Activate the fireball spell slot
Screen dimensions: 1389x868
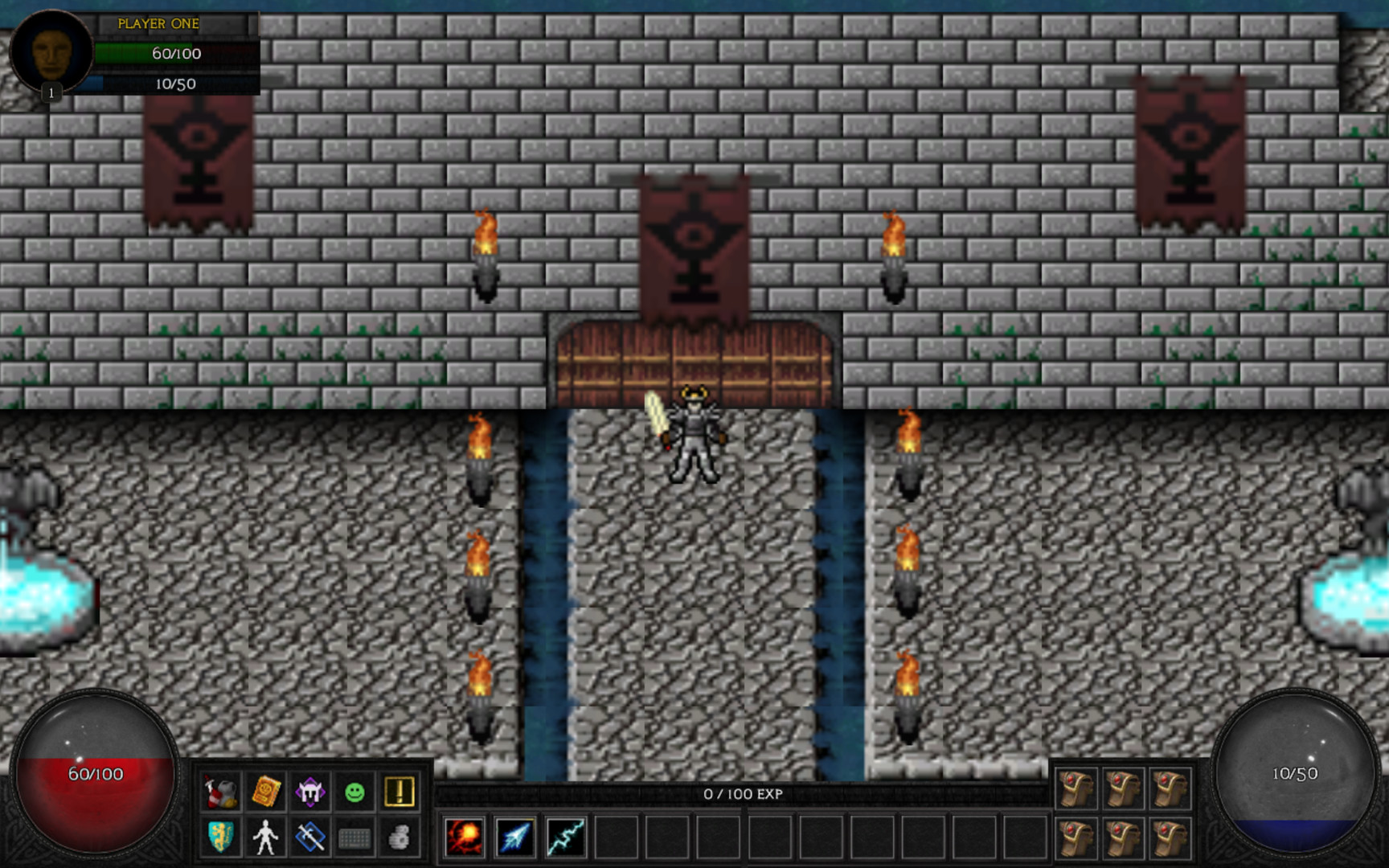465,837
